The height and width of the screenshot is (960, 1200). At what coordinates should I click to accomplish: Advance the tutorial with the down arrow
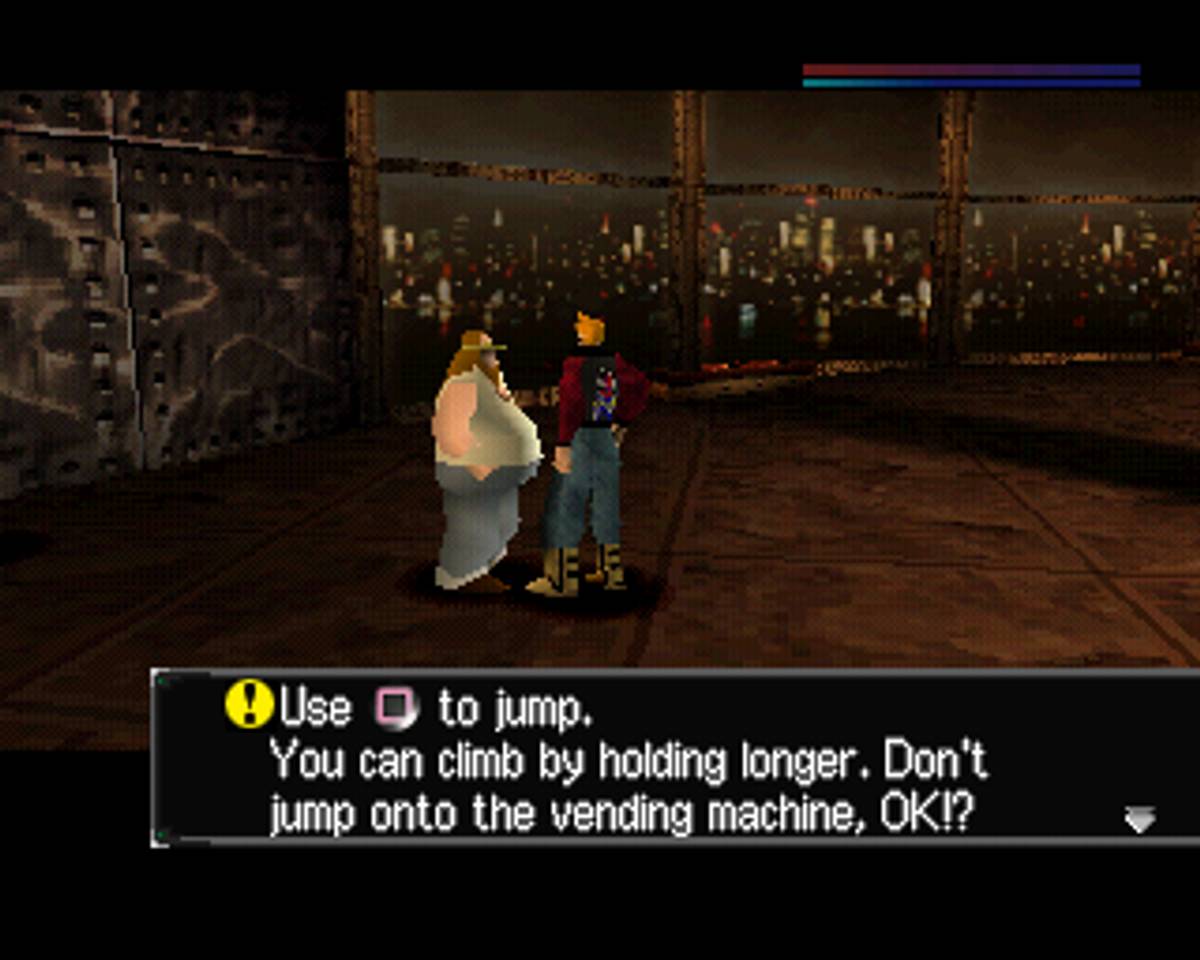1139,820
